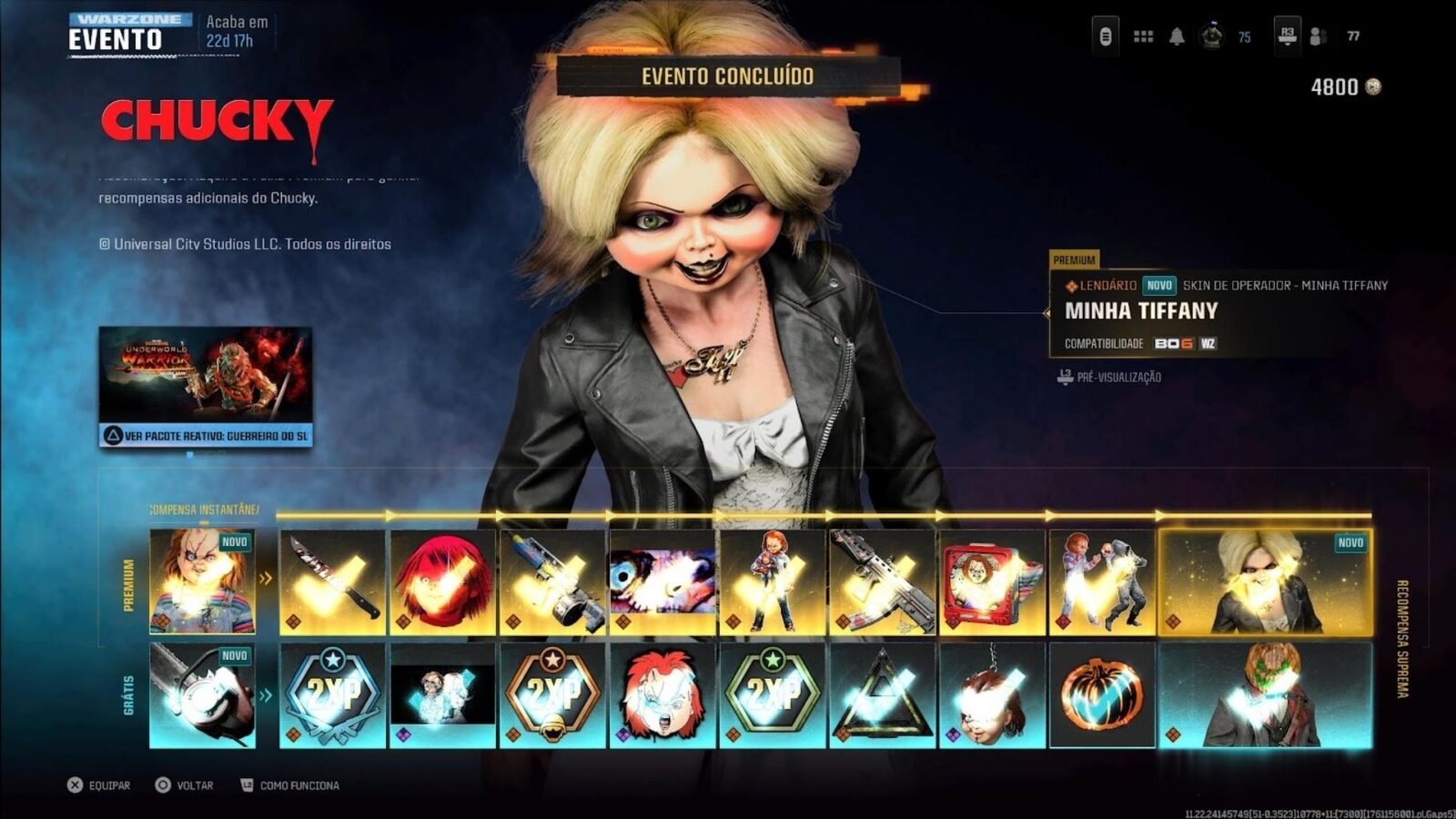This screenshot has height=819, width=1456.
Task: Choose the Chucky finishing move reward tile
Action: 1102,582
